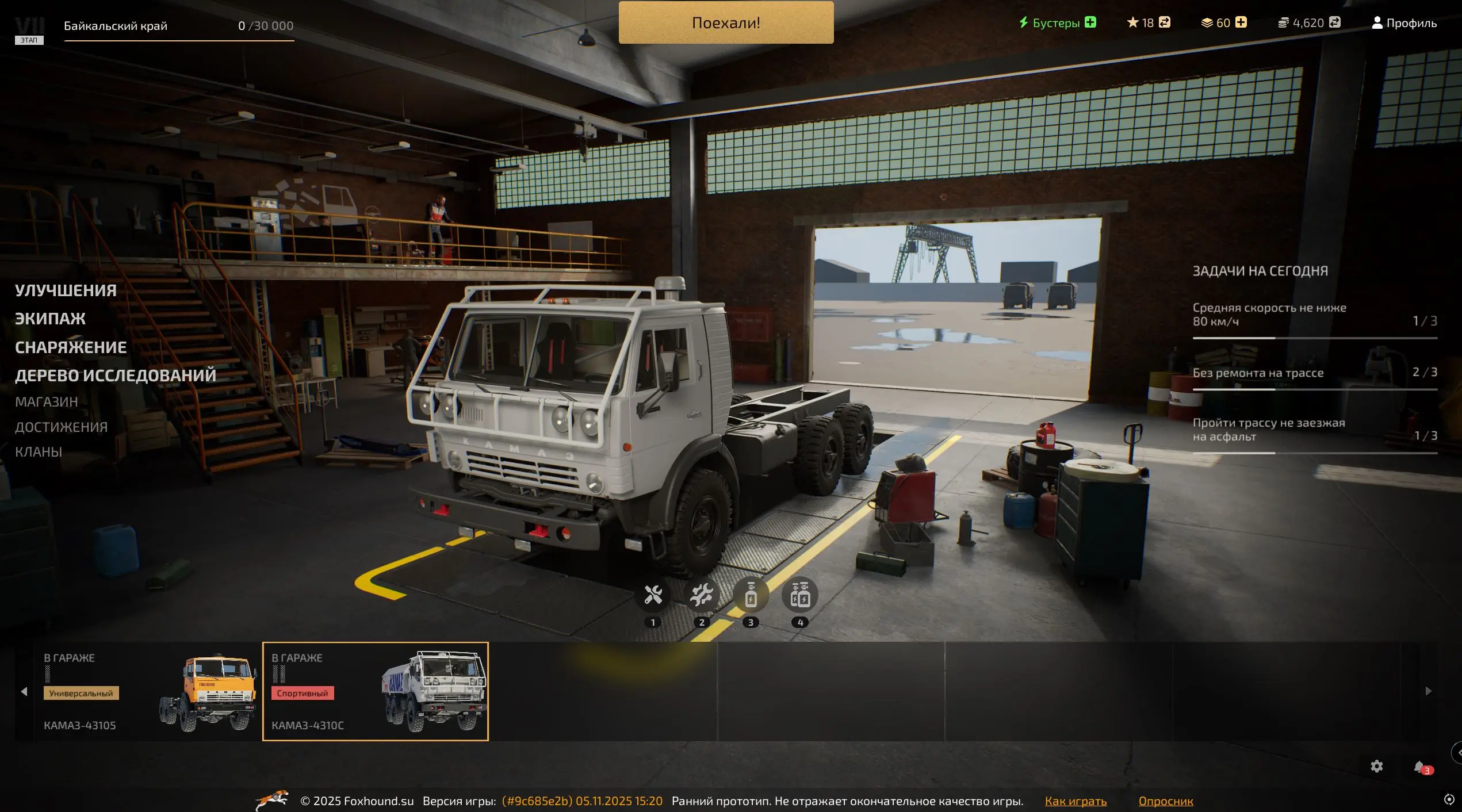
Task: Open the Профиль page
Action: coord(1404,23)
